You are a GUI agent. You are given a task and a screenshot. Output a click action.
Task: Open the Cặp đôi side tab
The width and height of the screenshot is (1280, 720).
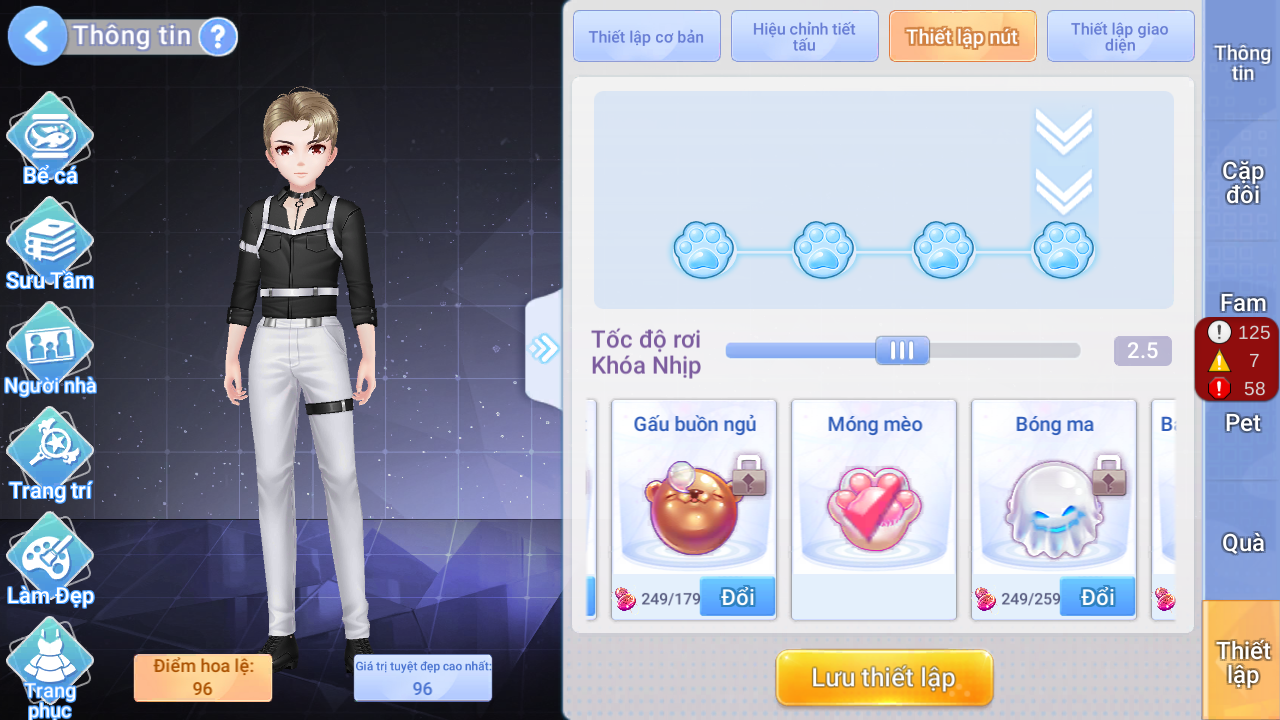[x=1242, y=183]
